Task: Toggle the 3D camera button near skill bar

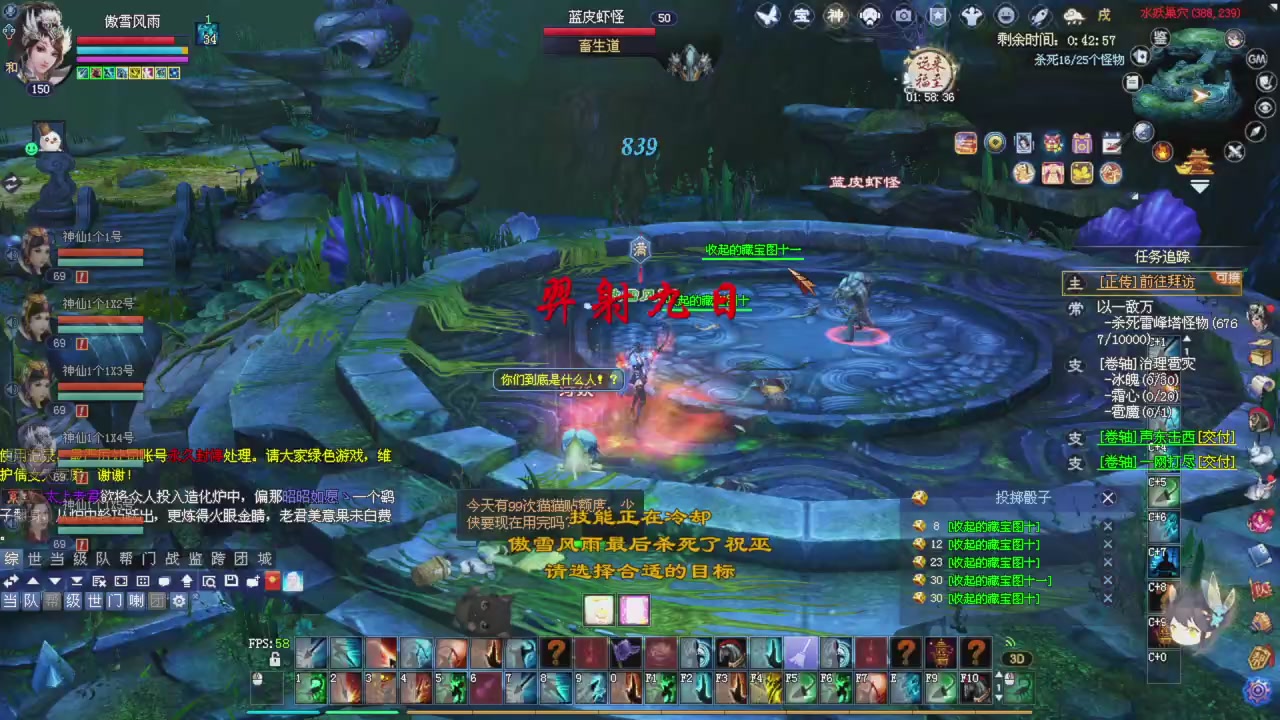Action: [x=1017, y=658]
